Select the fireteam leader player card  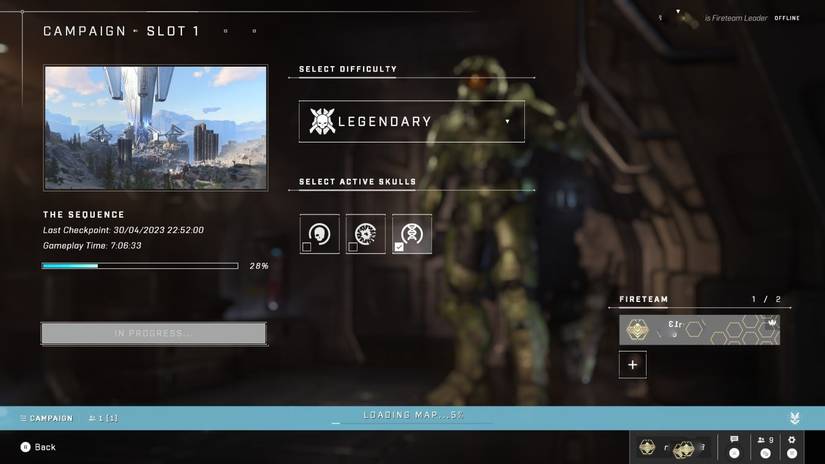[699, 329]
